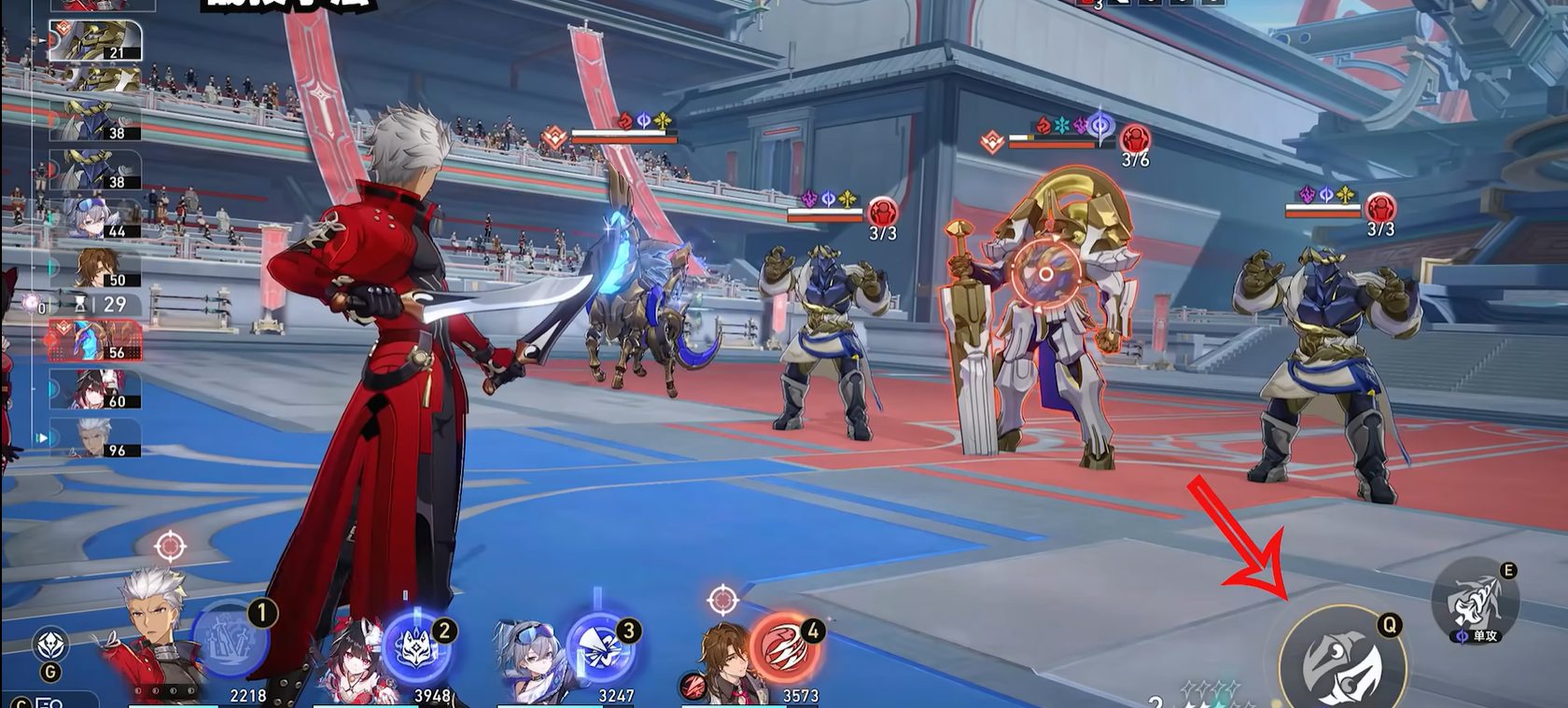
Task: Check highlighted red enemy turn entry at 56
Action: tap(95, 341)
